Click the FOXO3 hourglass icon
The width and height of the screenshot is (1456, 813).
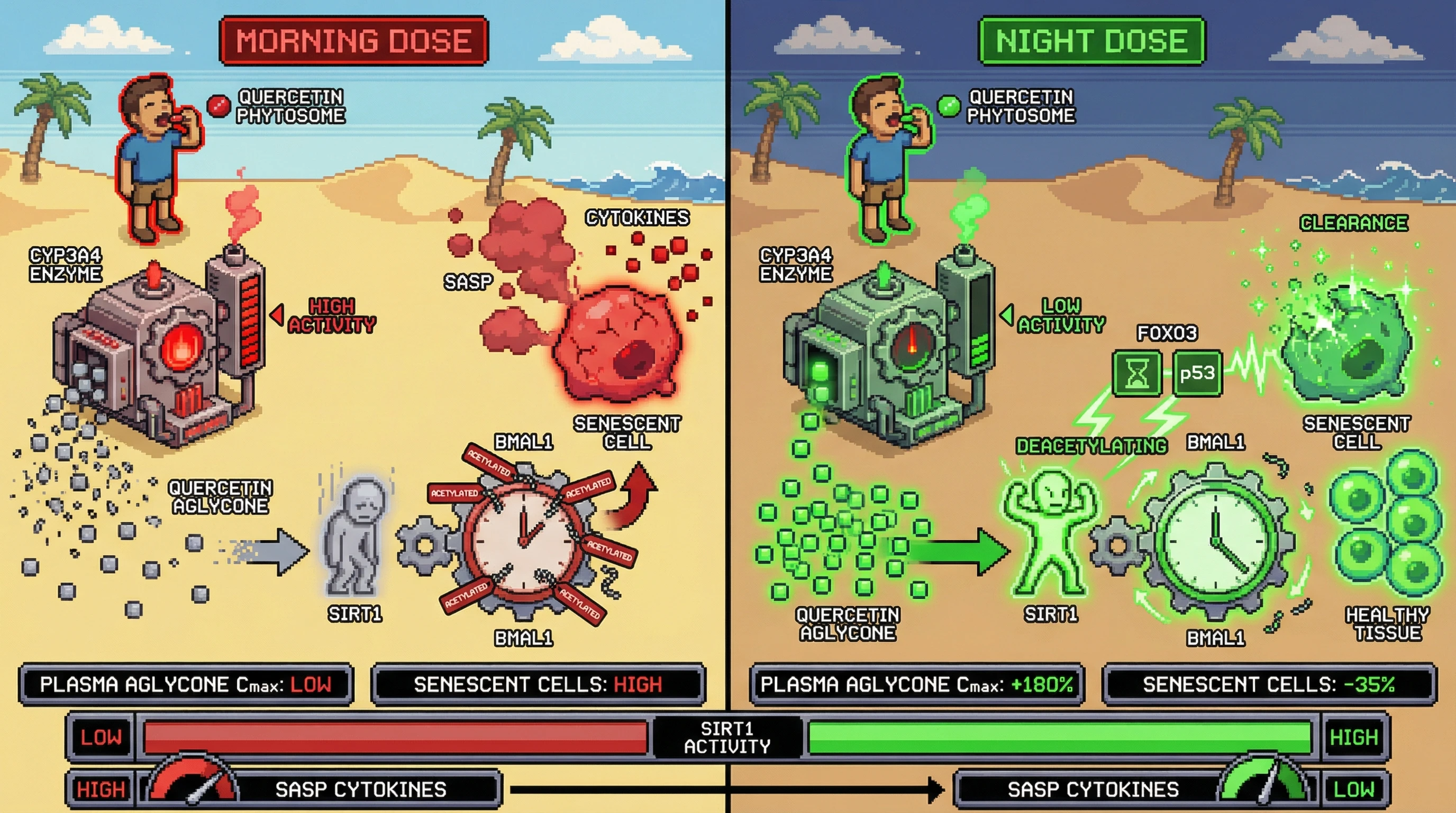pos(1136,373)
